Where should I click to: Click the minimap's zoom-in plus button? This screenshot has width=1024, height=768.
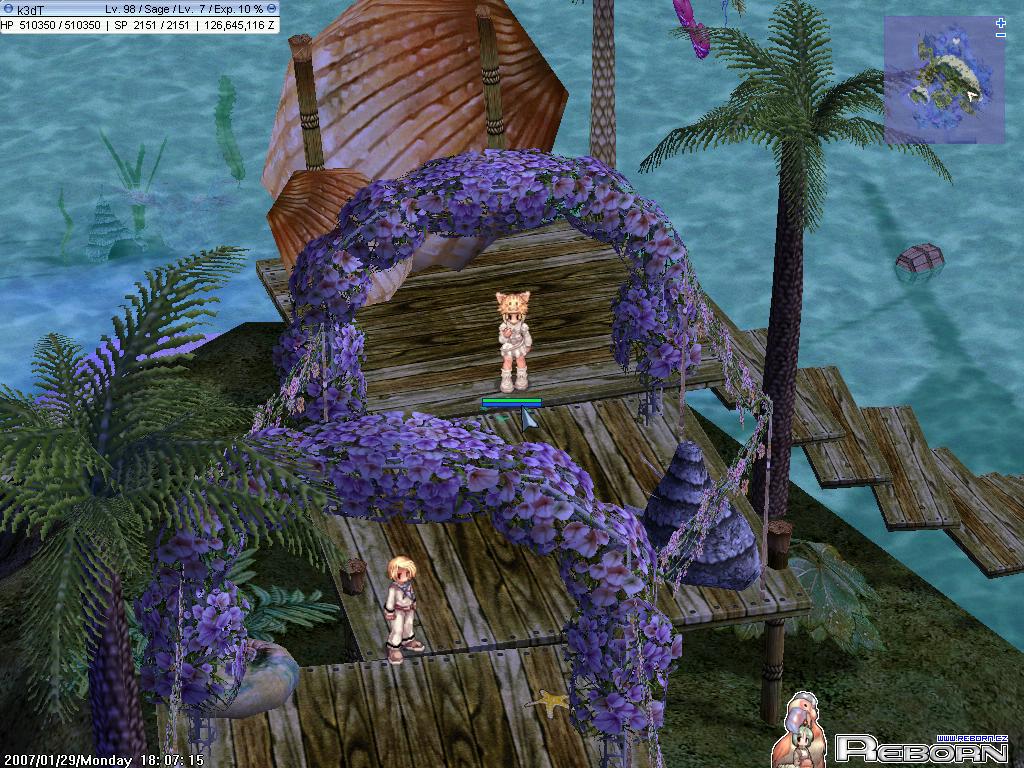pyautogui.click(x=1001, y=22)
